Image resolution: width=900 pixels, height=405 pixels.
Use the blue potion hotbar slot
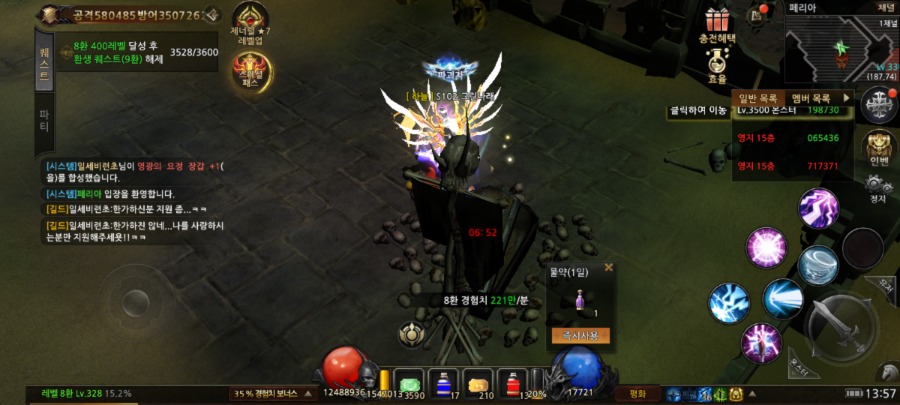[443, 385]
